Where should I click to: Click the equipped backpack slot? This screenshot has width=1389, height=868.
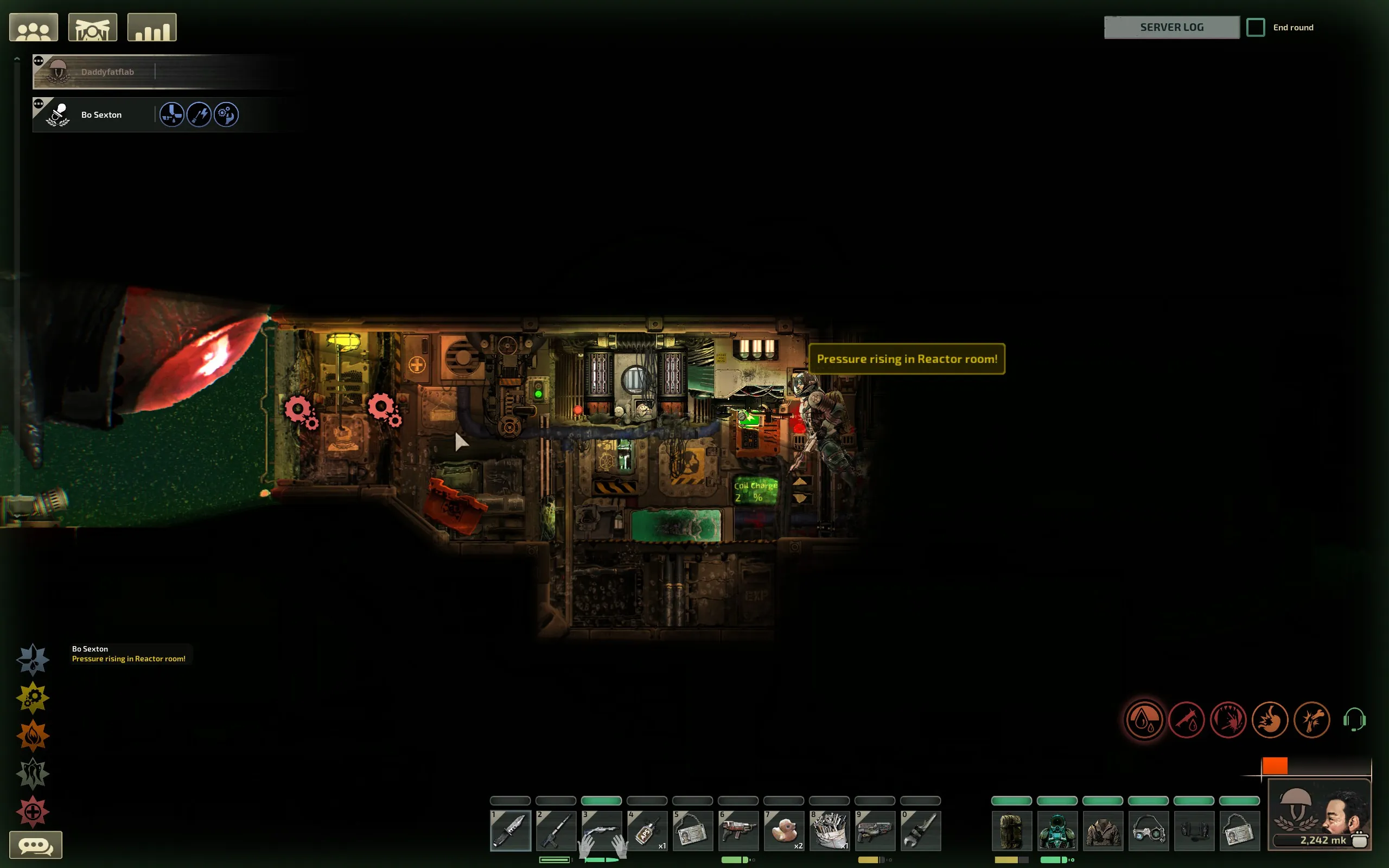(1011, 831)
